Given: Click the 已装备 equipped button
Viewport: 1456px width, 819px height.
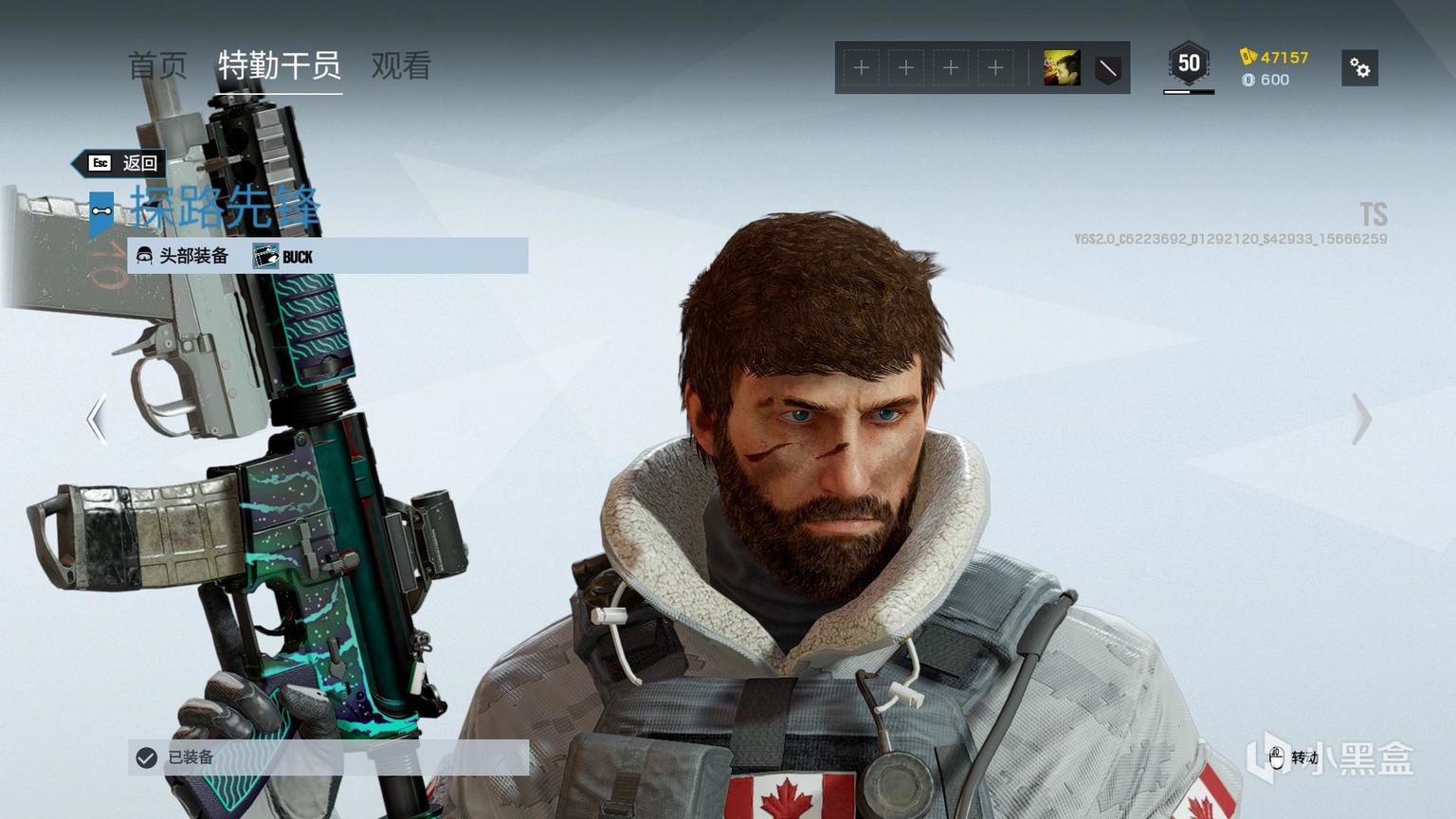Looking at the screenshot, I should (x=328, y=757).
